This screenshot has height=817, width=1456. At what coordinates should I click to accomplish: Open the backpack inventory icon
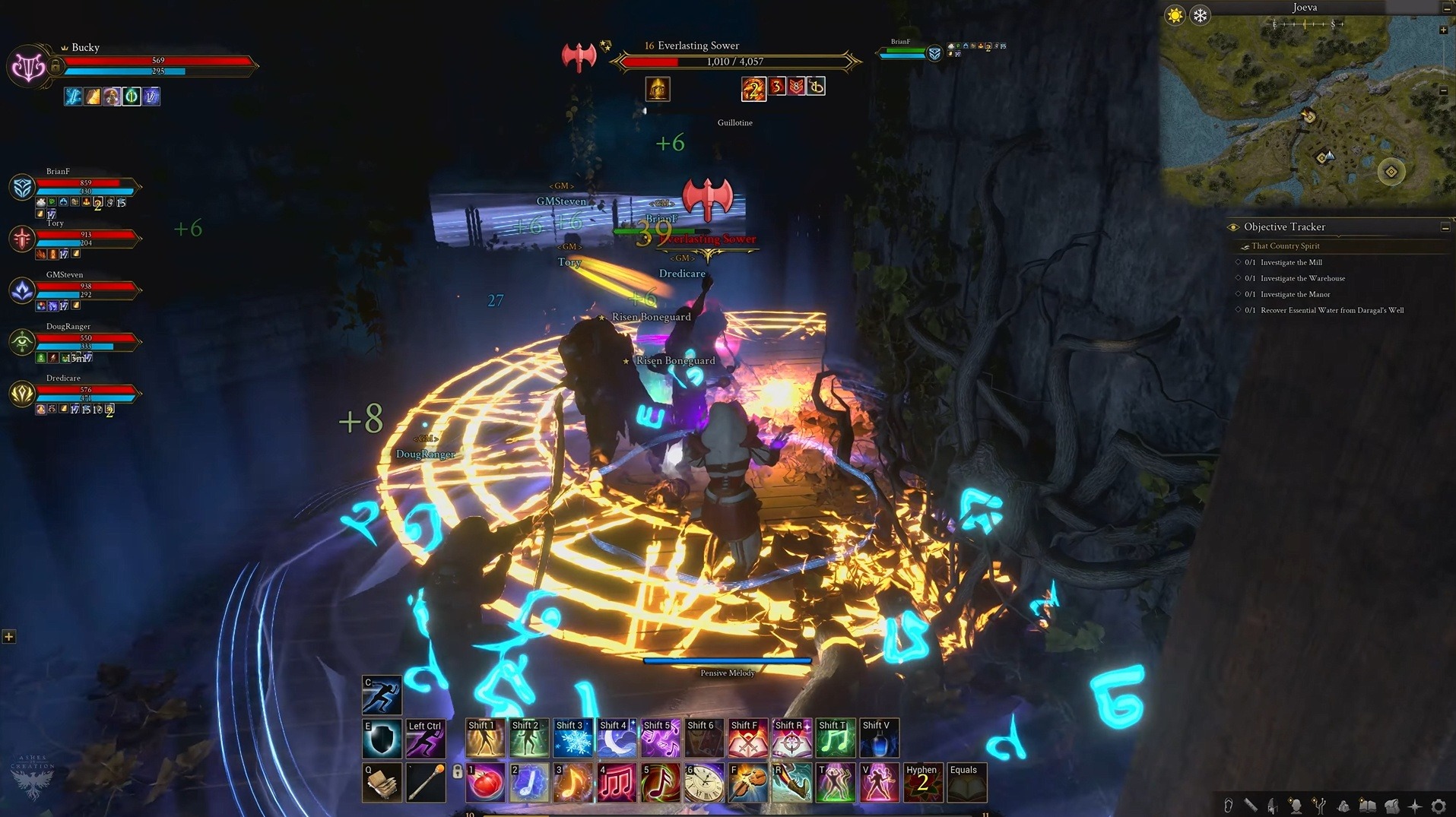tap(1391, 806)
